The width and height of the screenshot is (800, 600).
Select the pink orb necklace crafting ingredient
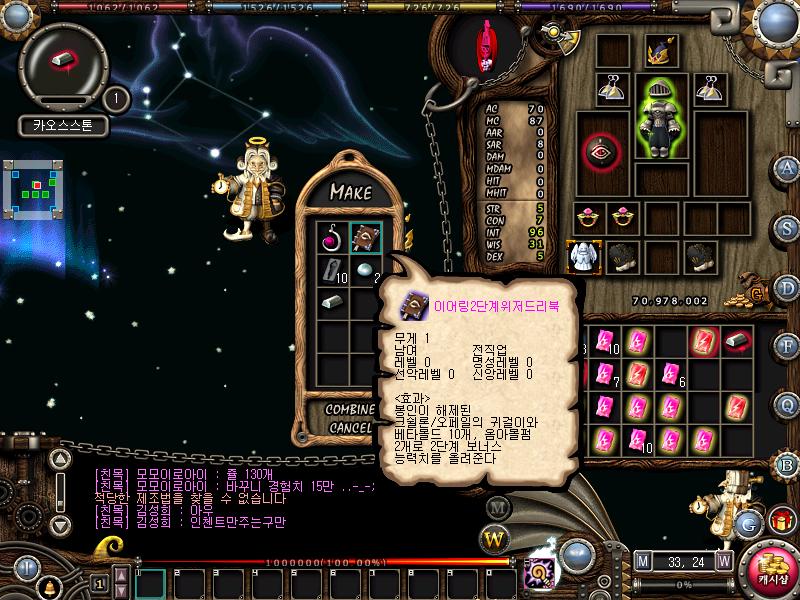click(332, 239)
